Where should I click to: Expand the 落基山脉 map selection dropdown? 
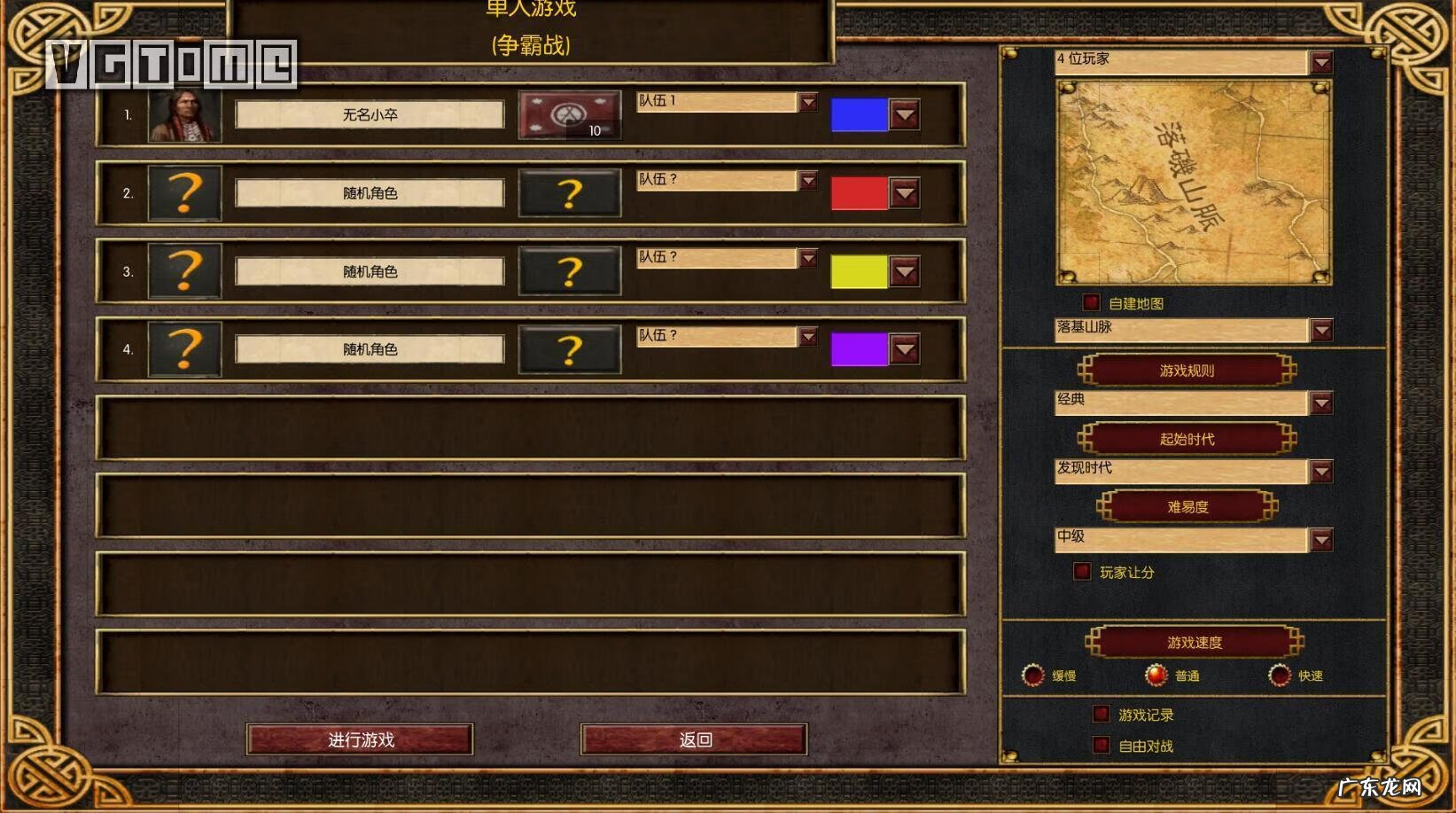tap(1321, 330)
